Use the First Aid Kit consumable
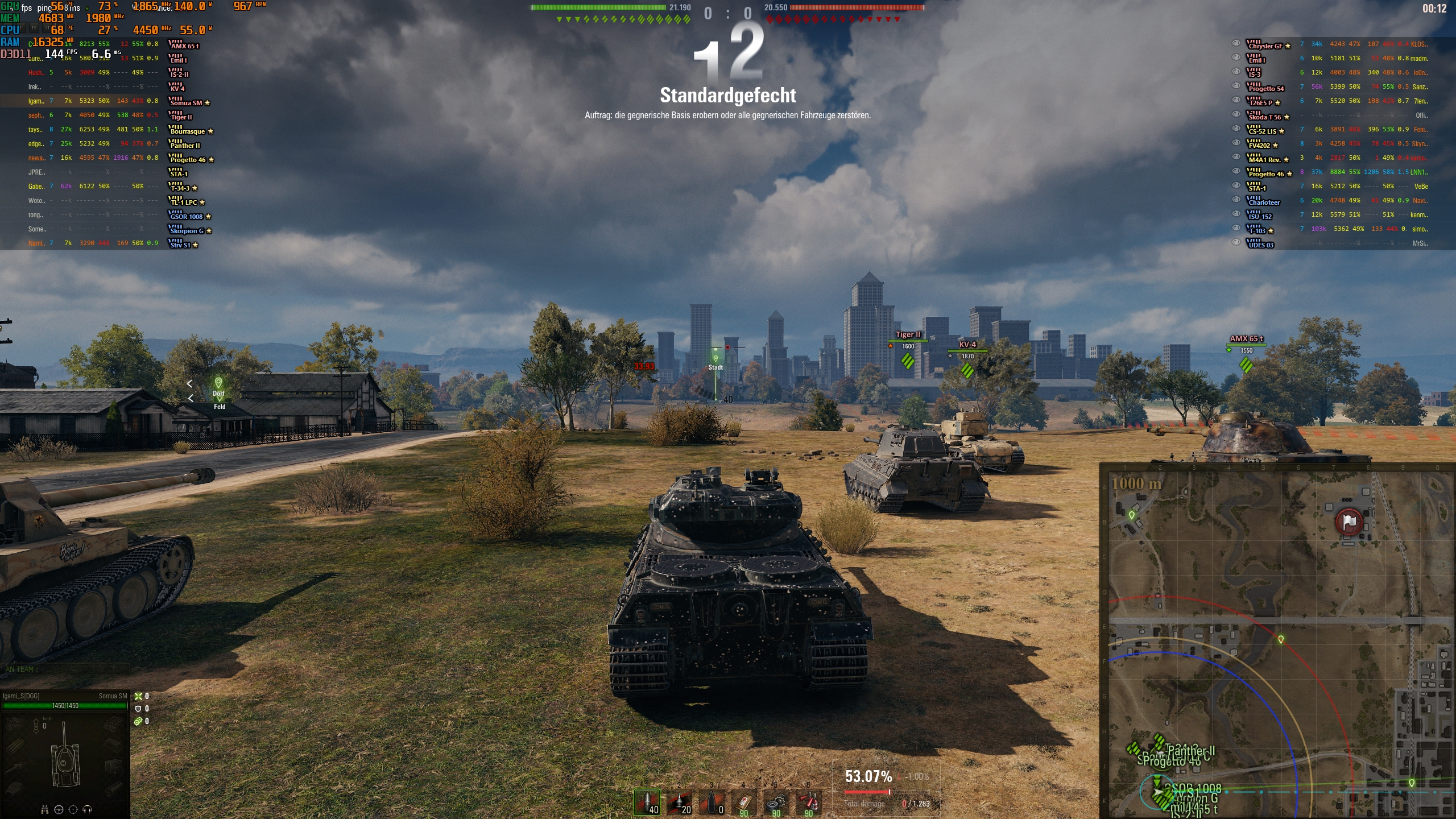 click(744, 804)
